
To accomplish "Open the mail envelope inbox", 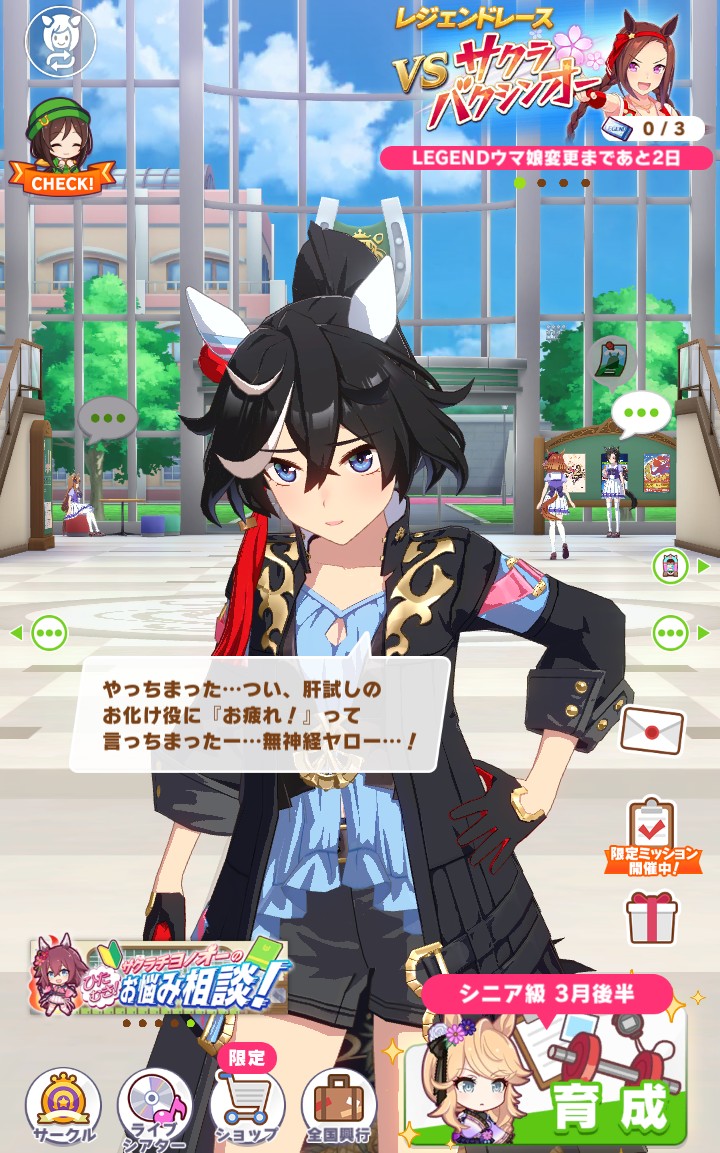I will [x=651, y=729].
